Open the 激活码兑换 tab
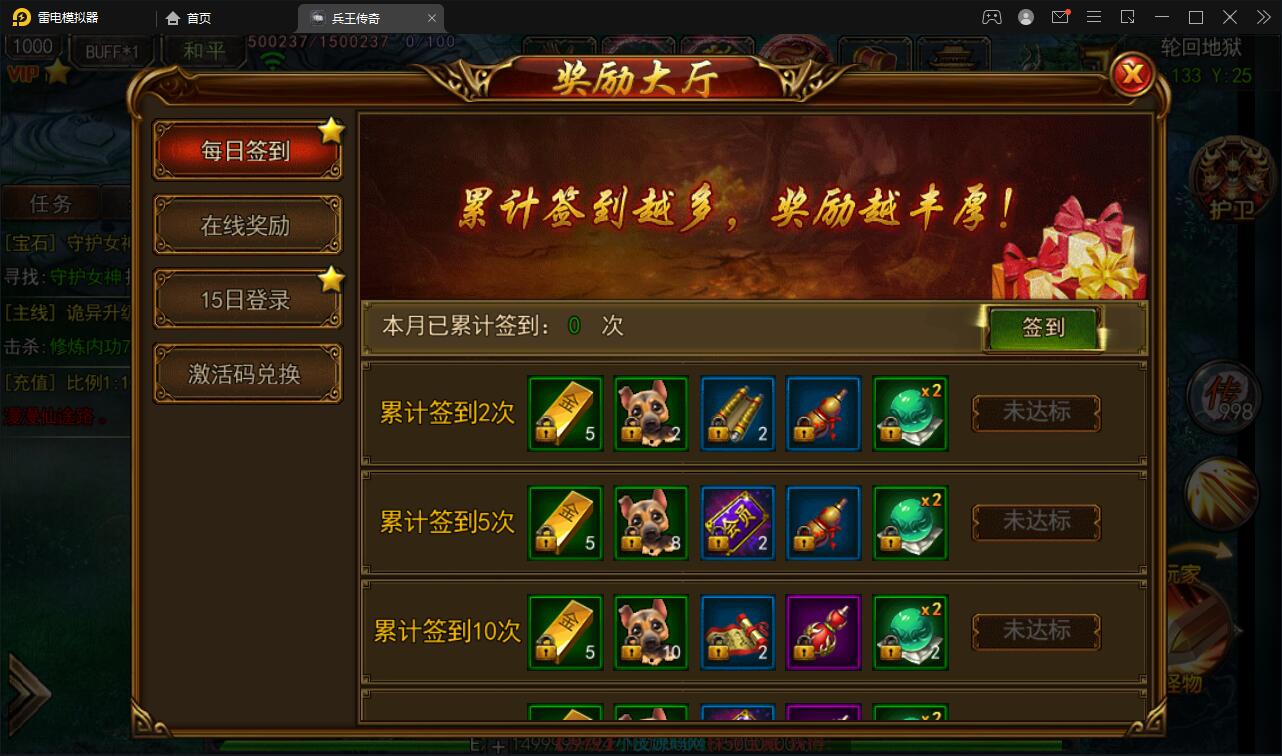 [247, 372]
